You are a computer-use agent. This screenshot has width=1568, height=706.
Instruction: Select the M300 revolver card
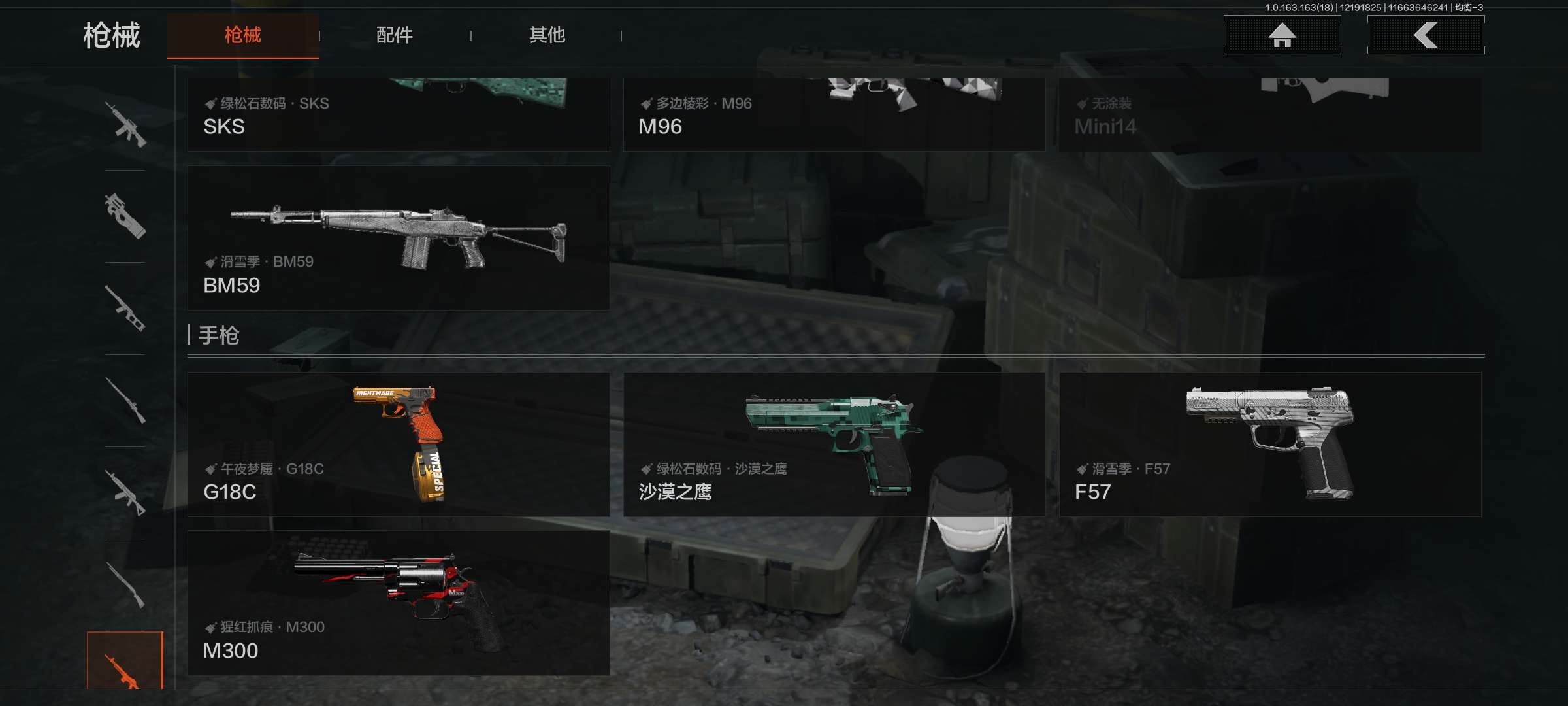(x=398, y=603)
